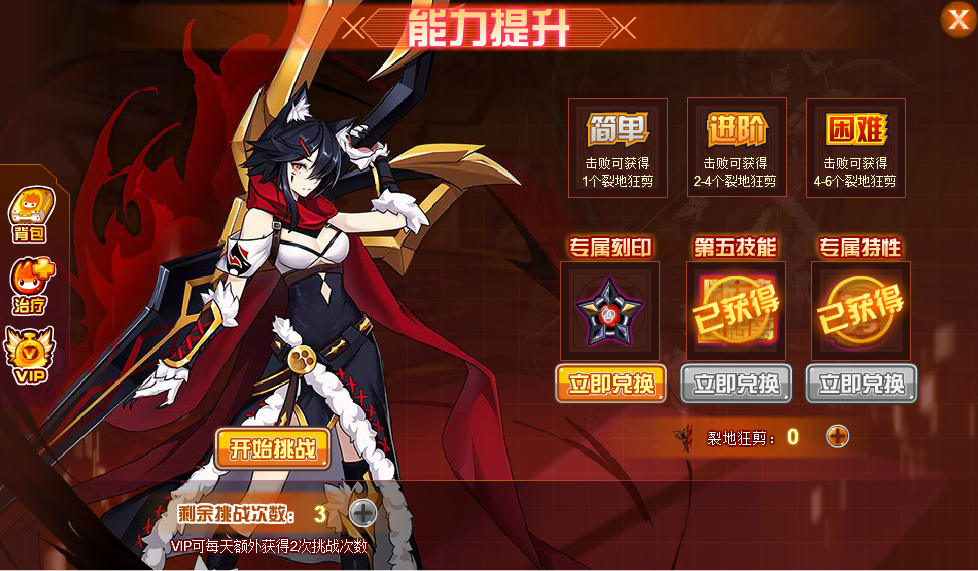The width and height of the screenshot is (978, 571).
Task: Click the 专属特性 reward icon
Action: pos(860,311)
